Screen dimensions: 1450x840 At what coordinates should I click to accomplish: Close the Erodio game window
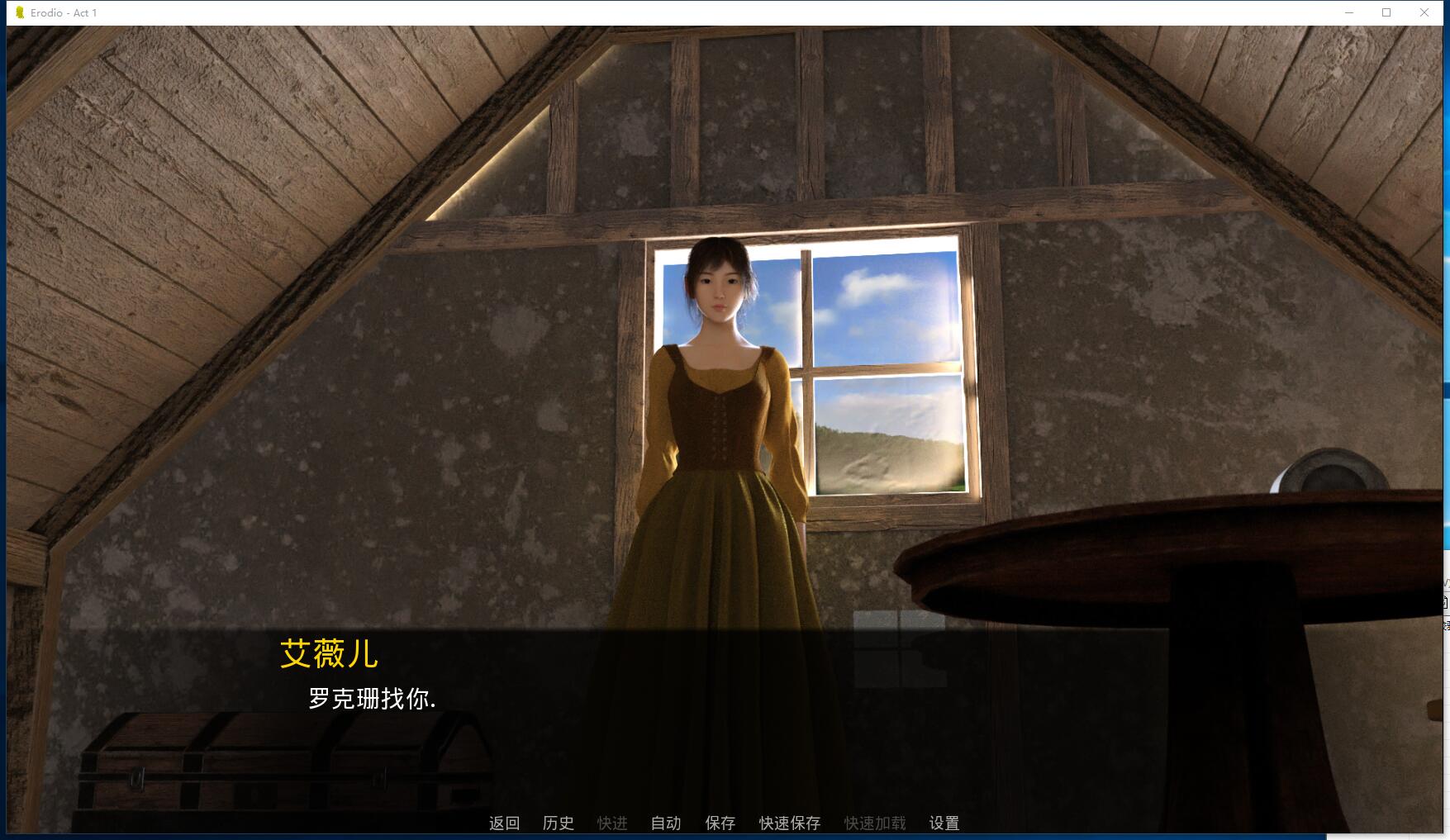click(x=1425, y=12)
